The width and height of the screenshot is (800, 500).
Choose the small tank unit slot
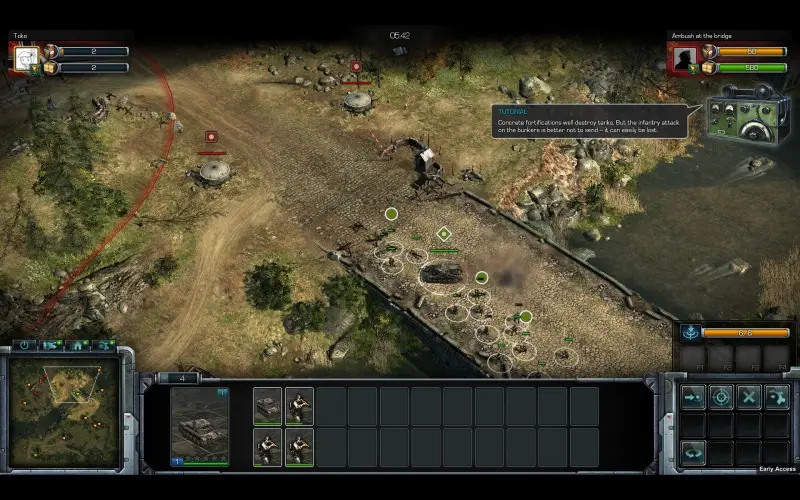click(268, 405)
